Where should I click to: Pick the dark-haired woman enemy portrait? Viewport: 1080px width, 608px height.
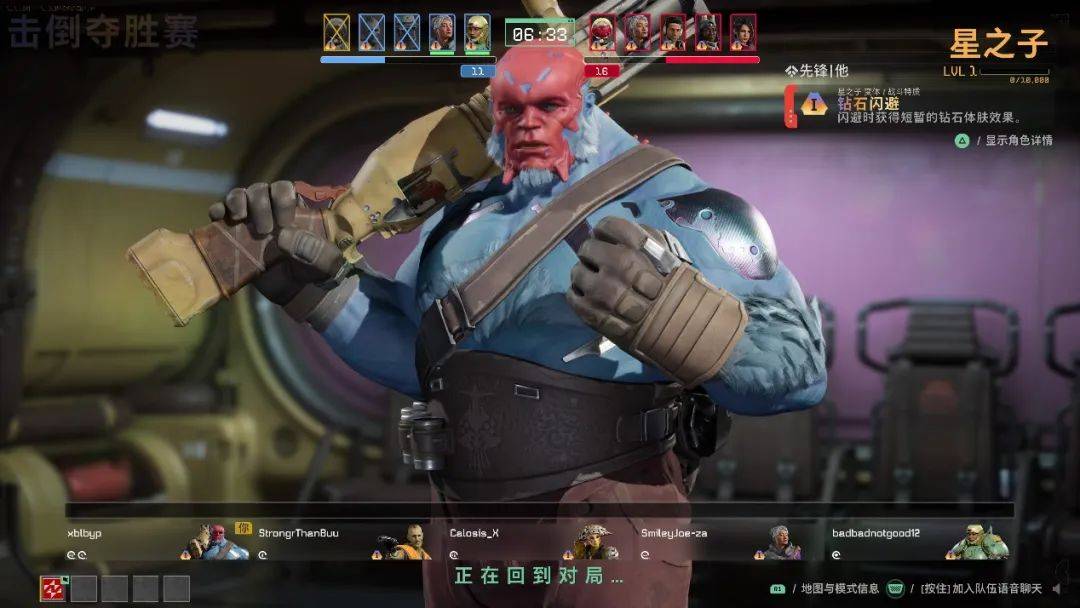(743, 32)
